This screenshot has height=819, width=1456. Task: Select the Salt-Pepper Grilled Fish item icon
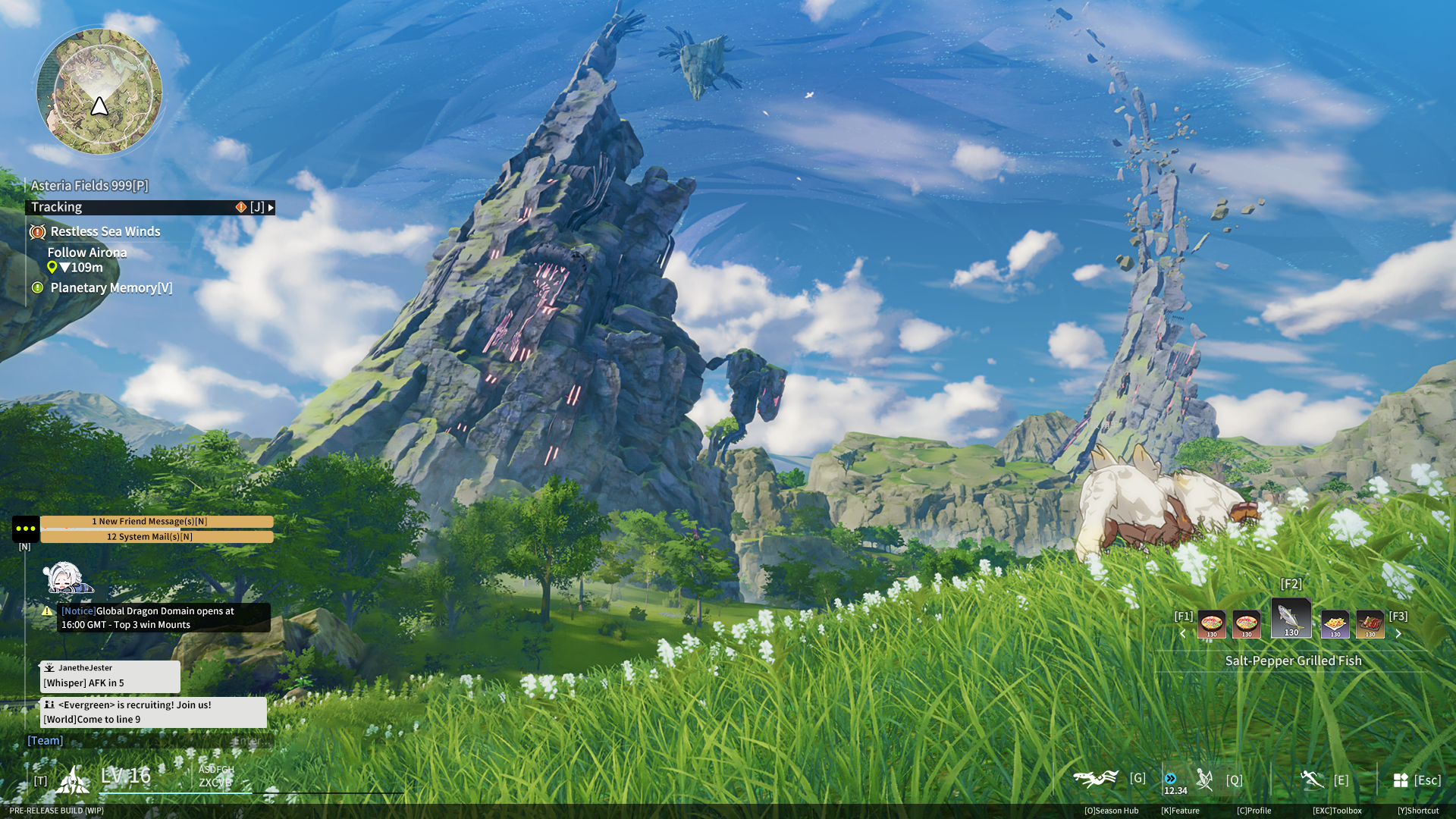(x=1291, y=618)
